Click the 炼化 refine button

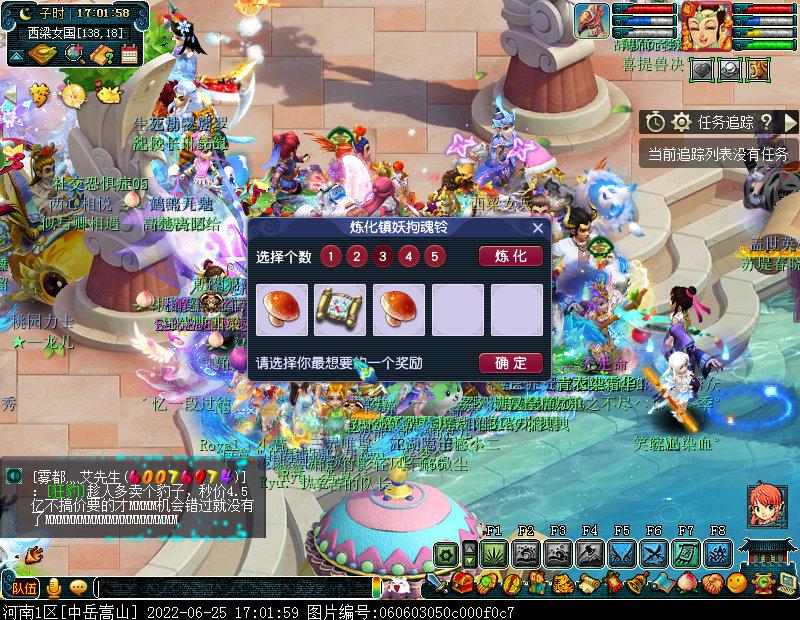point(510,256)
